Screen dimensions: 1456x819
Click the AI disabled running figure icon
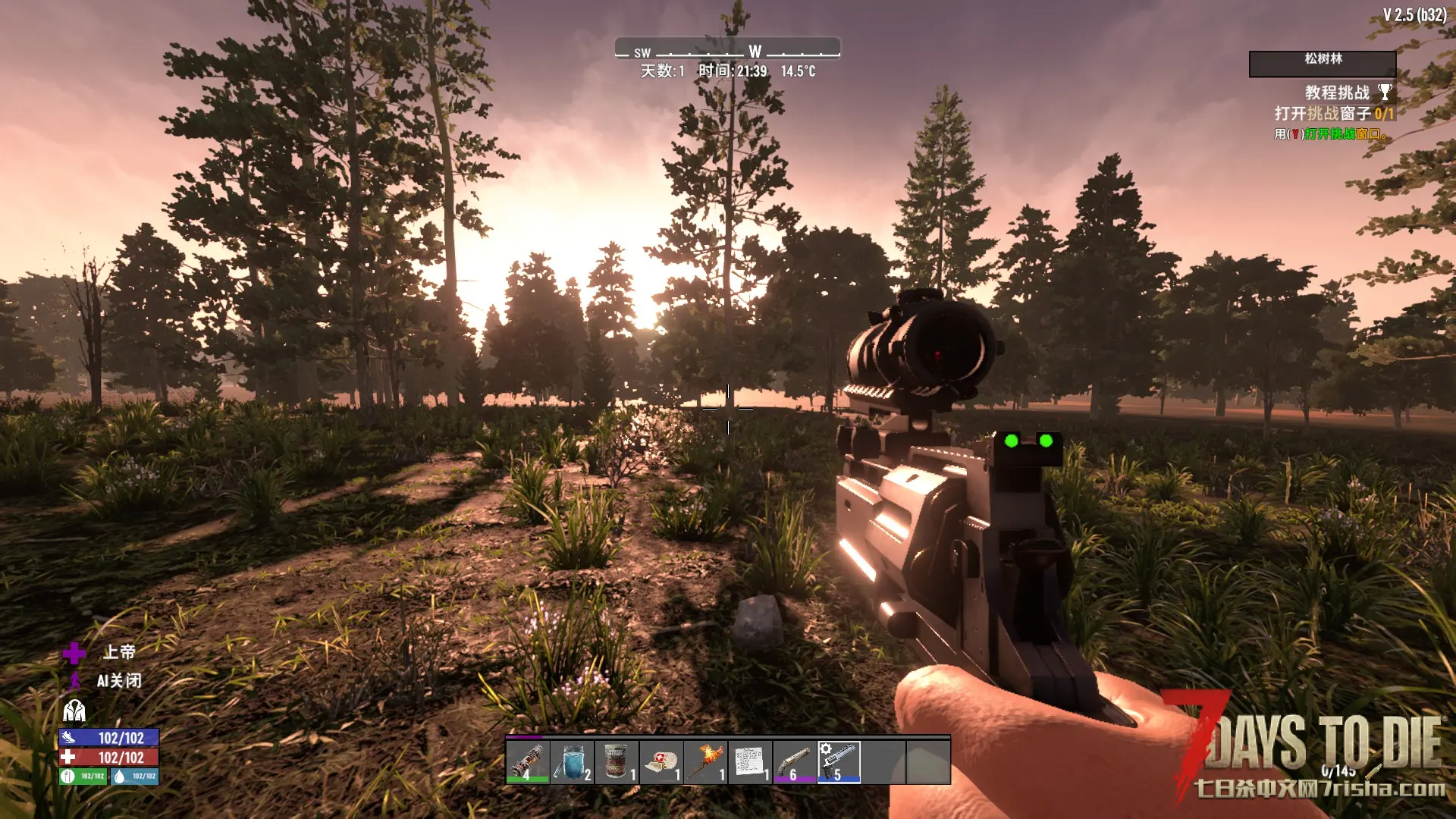click(75, 681)
